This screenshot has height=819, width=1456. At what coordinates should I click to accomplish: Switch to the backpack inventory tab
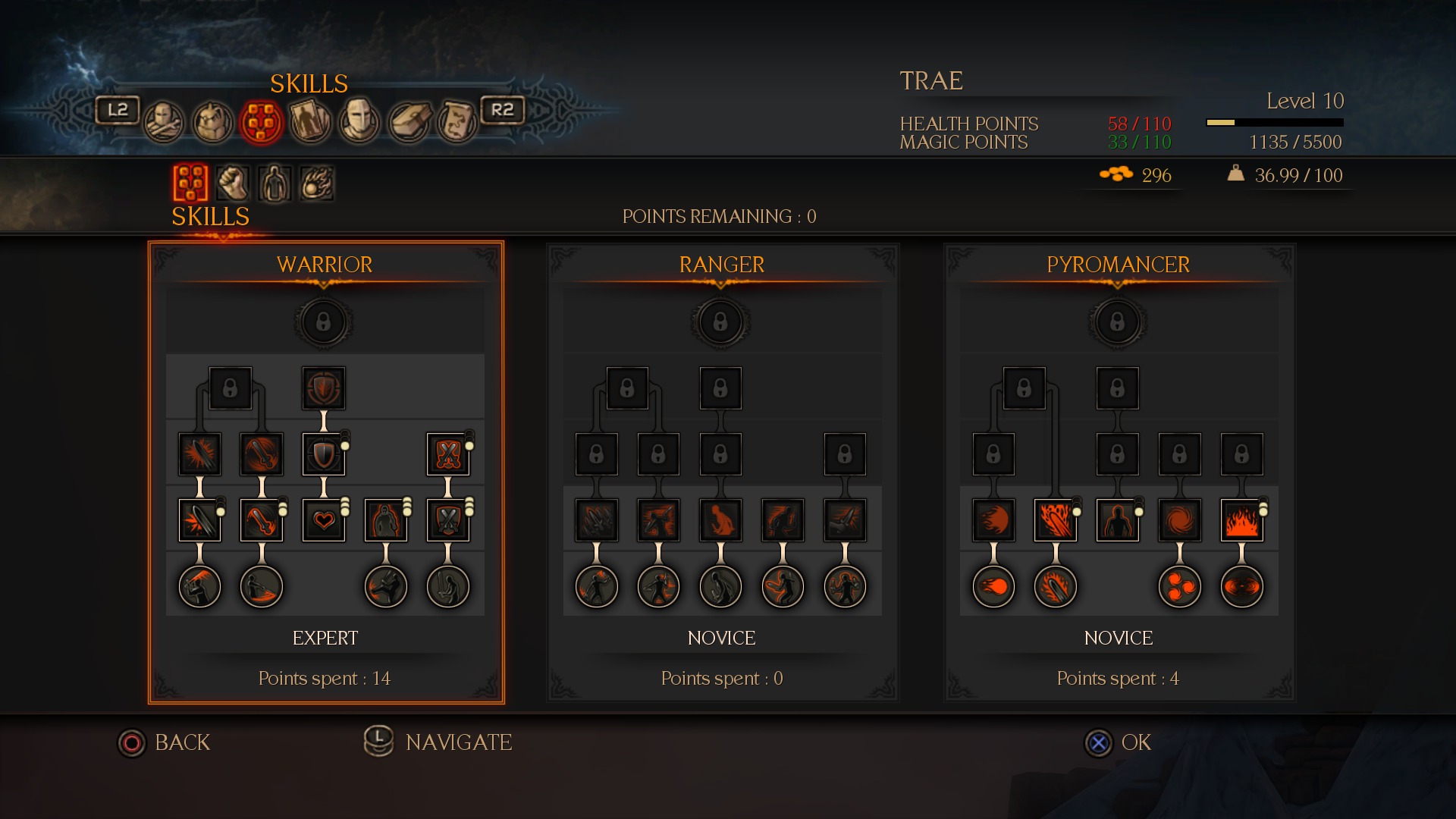(x=212, y=121)
